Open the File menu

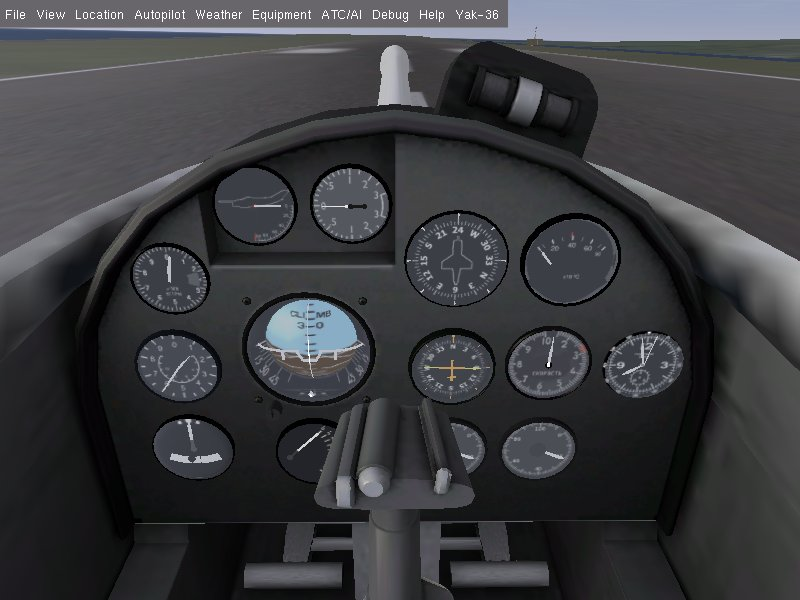pyautogui.click(x=15, y=15)
